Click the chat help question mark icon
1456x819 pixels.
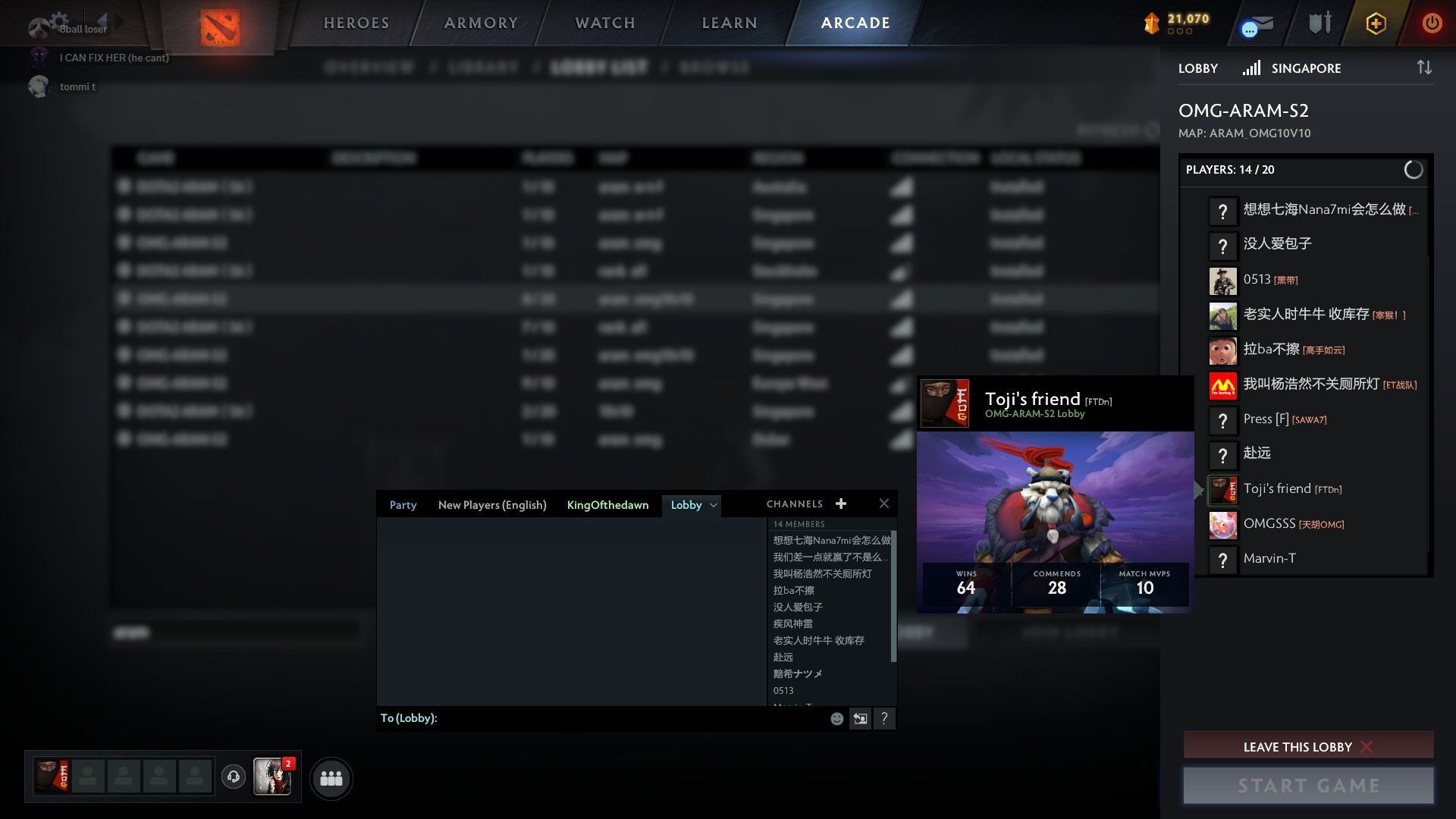pos(884,718)
